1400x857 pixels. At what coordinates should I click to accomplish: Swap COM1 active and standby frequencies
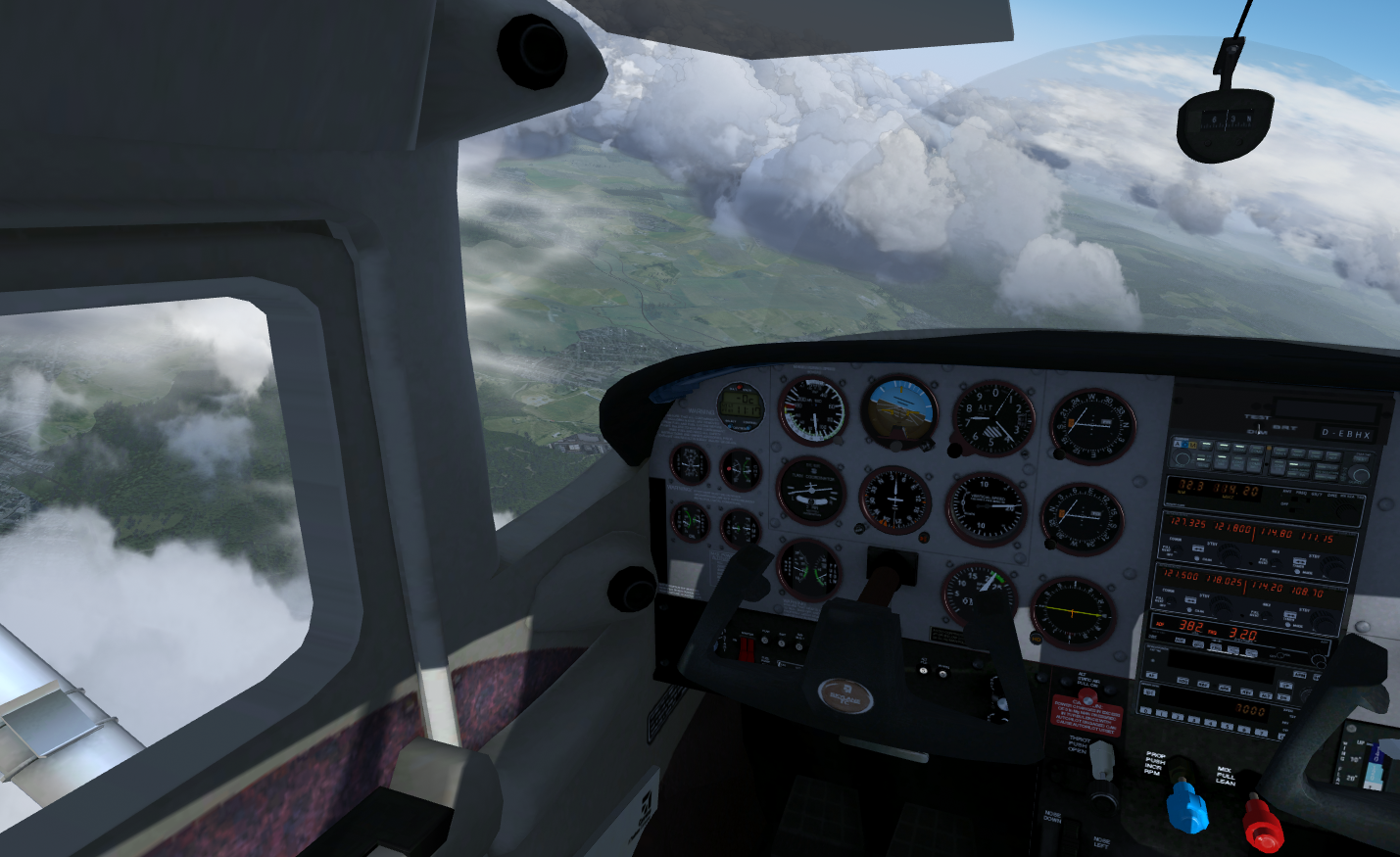click(x=1200, y=548)
